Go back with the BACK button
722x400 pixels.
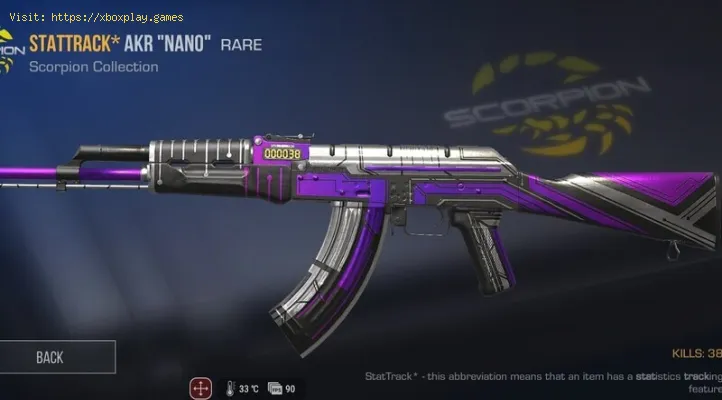point(52,357)
